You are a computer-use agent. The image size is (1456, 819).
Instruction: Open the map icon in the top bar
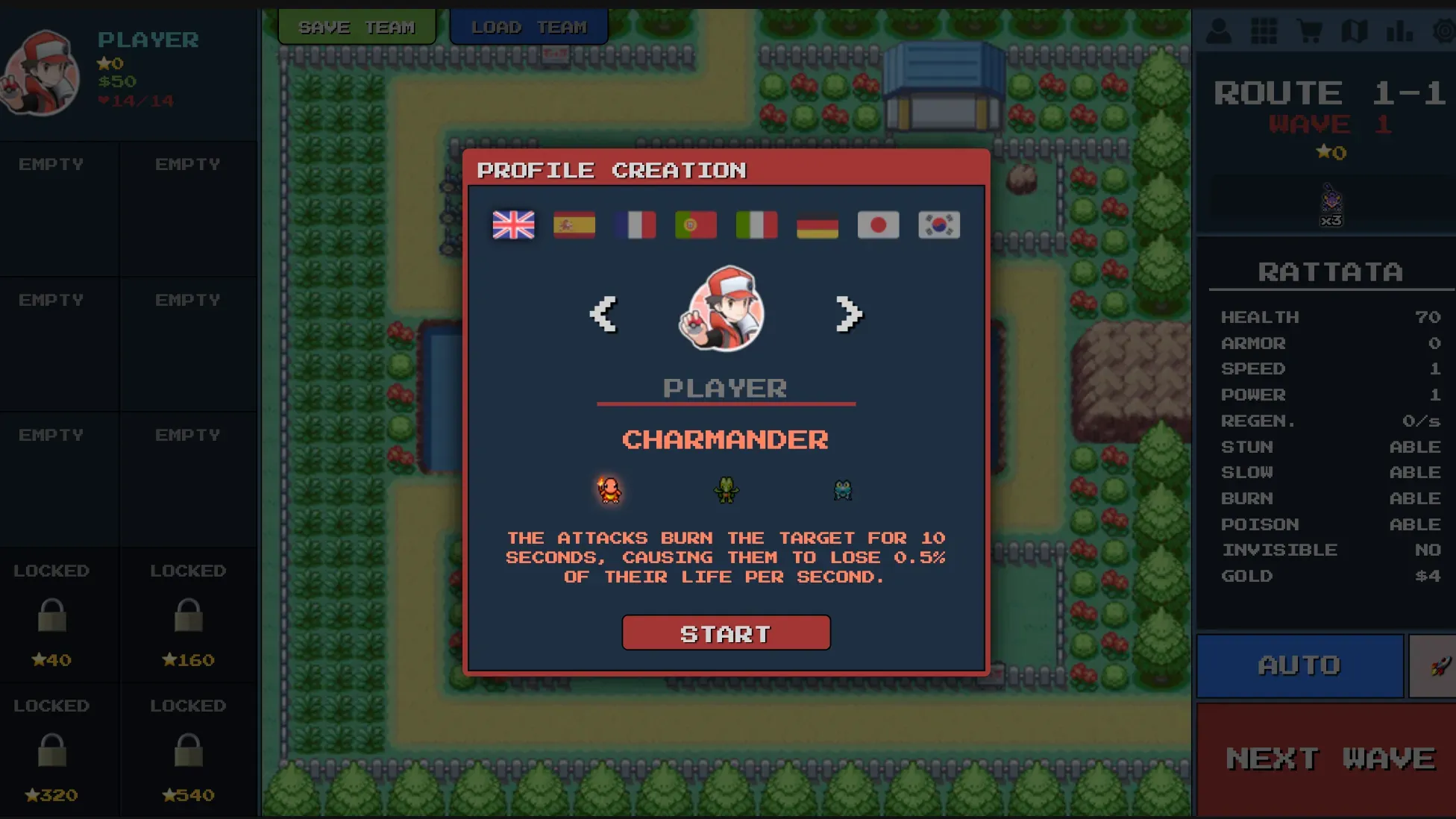1355,31
